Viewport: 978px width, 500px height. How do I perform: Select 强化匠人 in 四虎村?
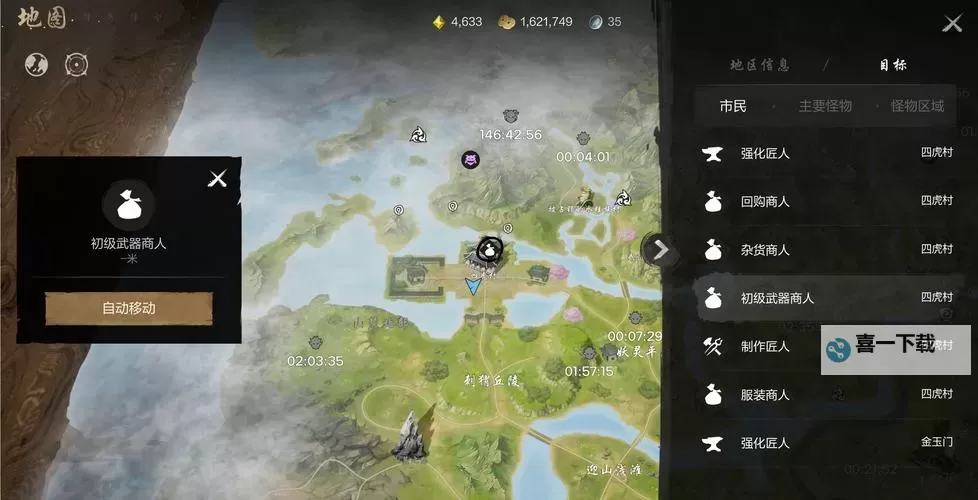825,153
